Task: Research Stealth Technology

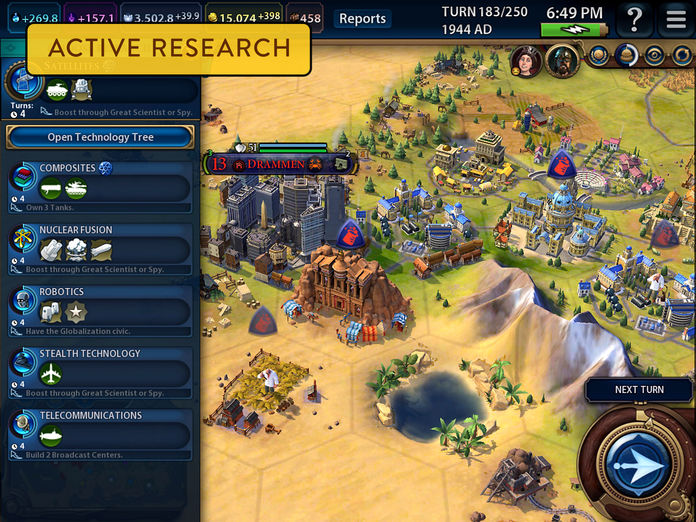Action: coord(100,372)
